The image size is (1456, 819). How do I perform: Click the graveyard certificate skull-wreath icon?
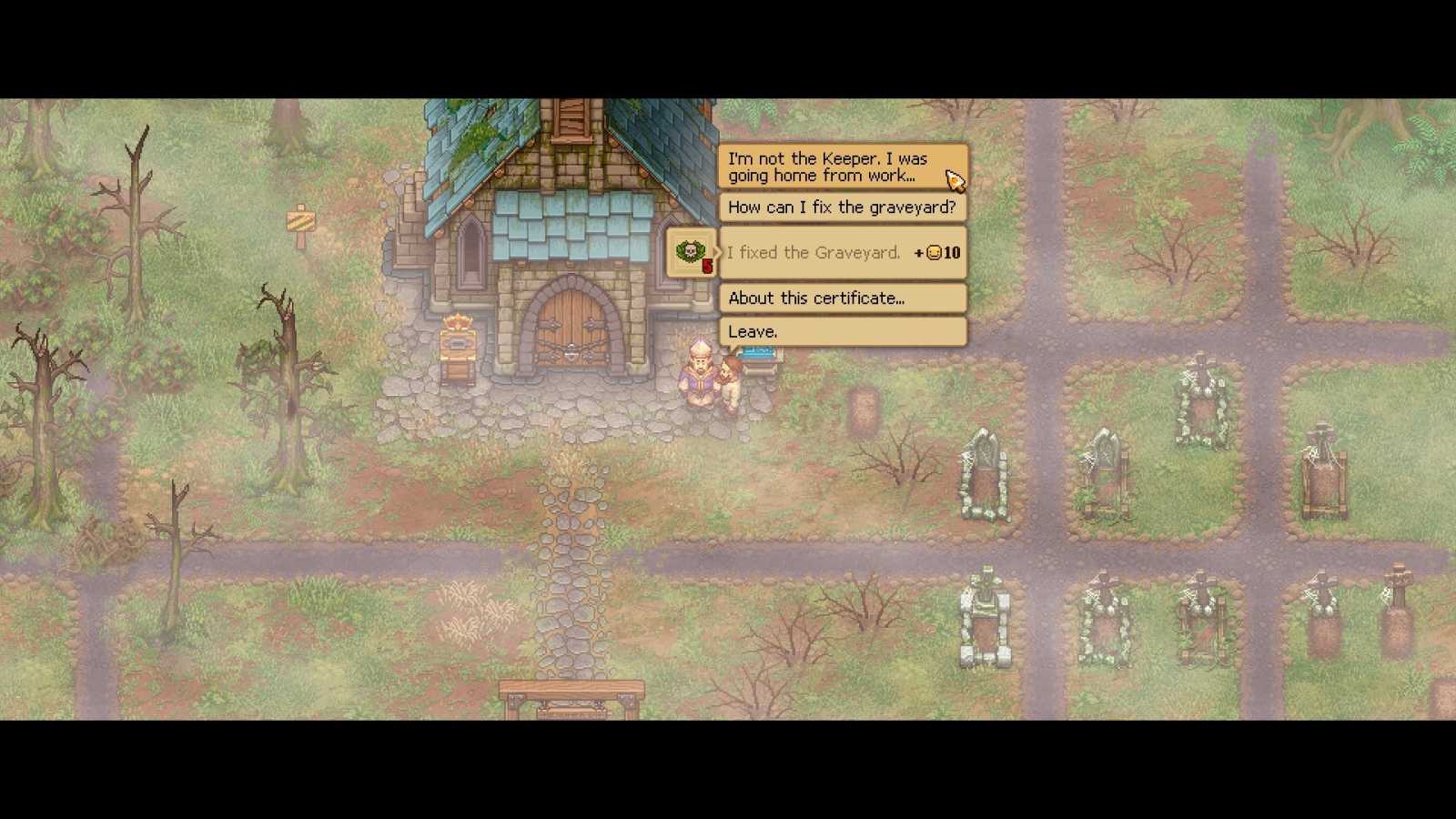pos(690,250)
